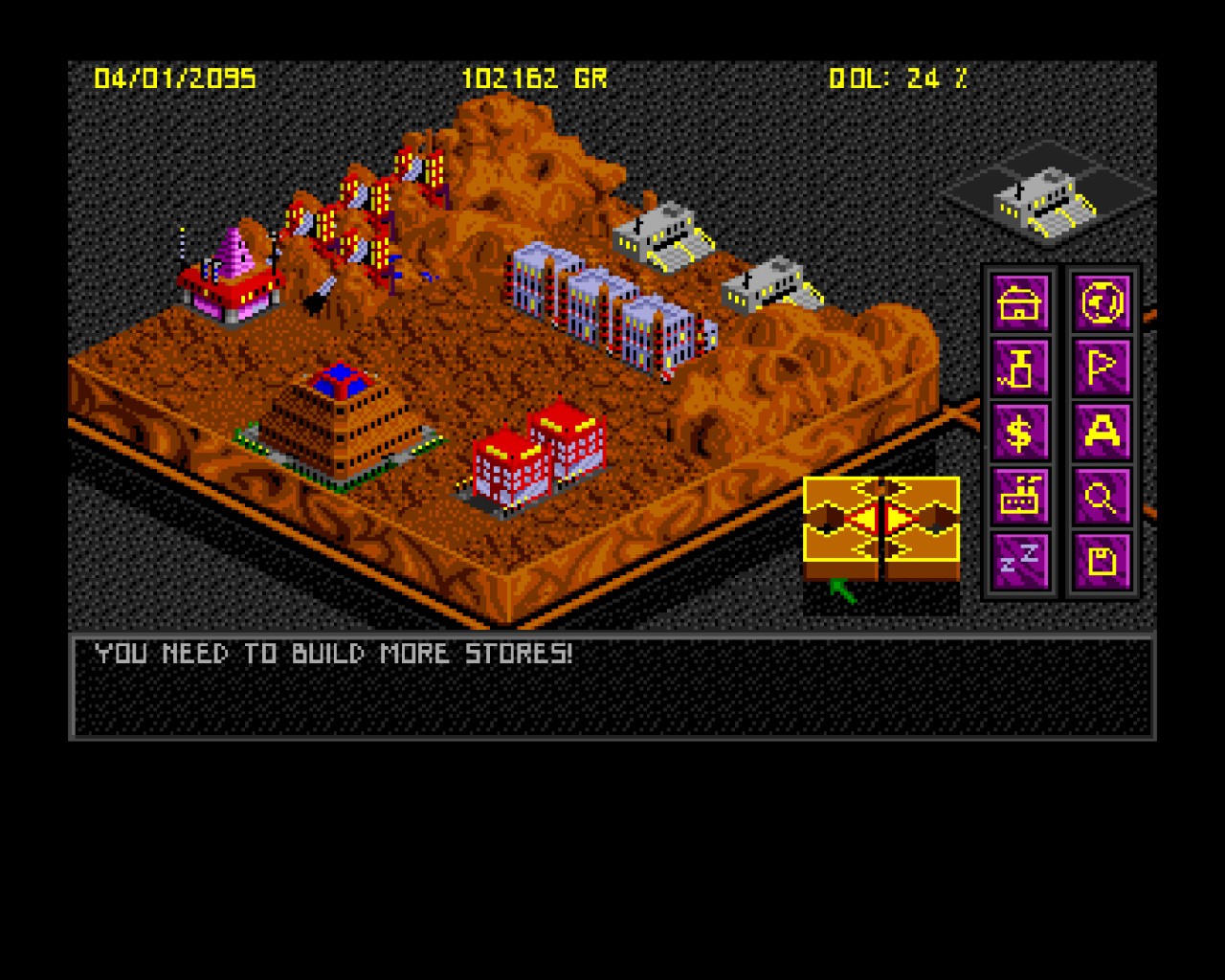Open the floppy disk save icon
Screen dimensions: 1225x980
coord(1102,561)
